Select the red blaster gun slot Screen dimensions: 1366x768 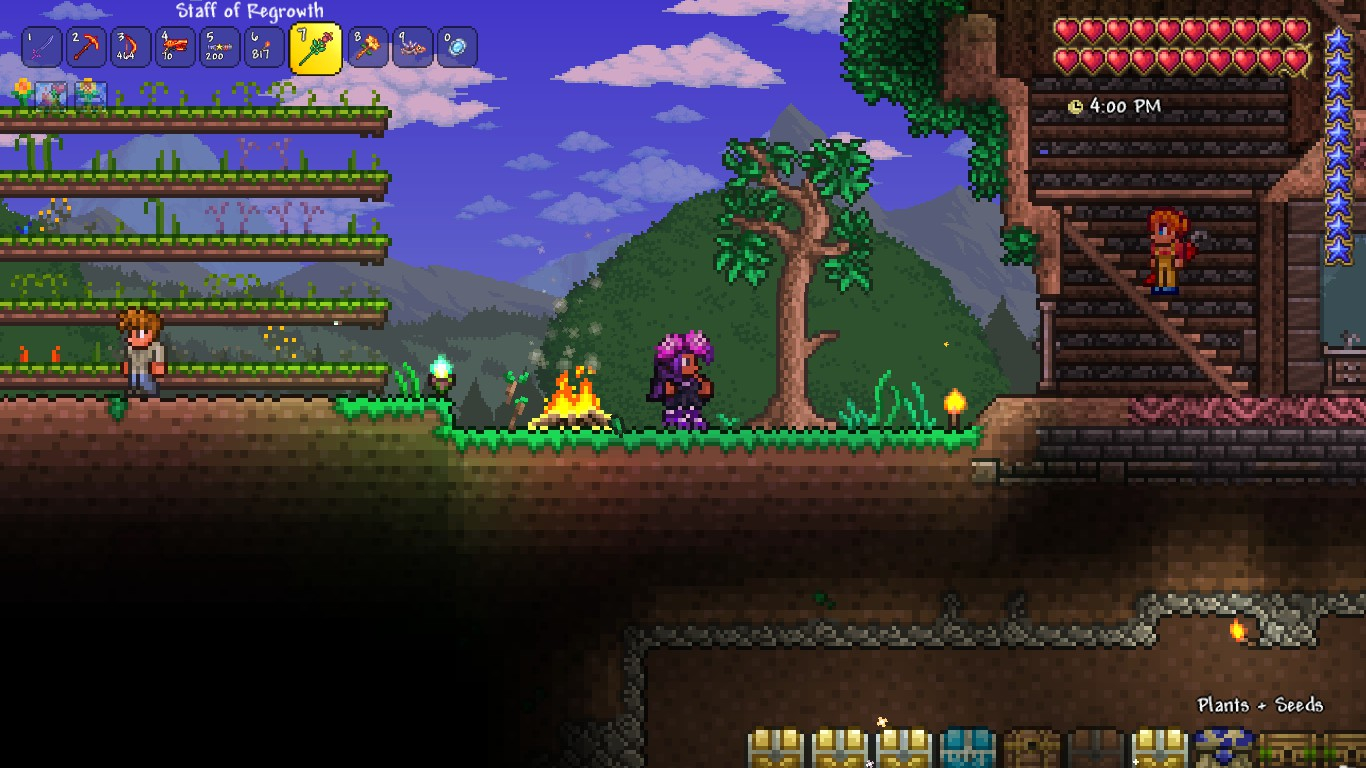pos(174,47)
